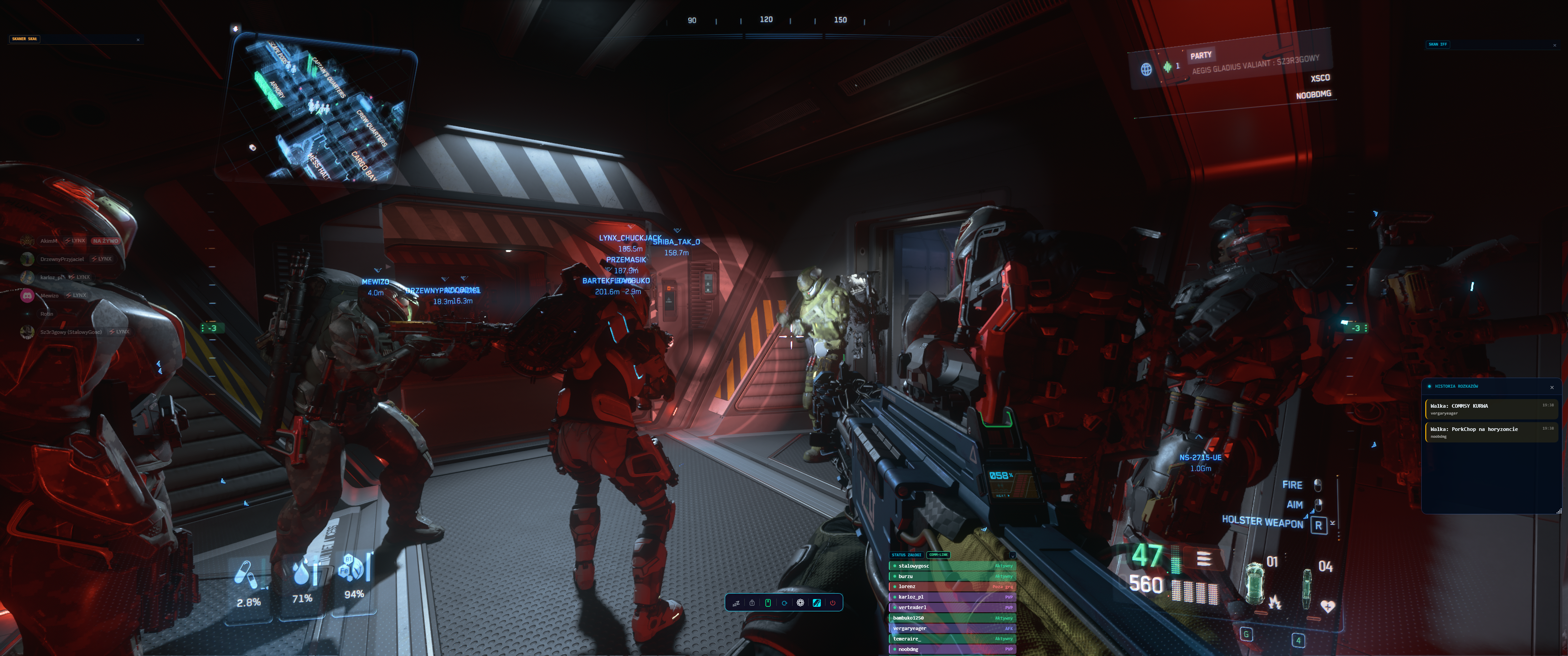Image resolution: width=1568 pixels, height=656 pixels.
Task: Refresh the overlay with the circular arrow
Action: (784, 603)
